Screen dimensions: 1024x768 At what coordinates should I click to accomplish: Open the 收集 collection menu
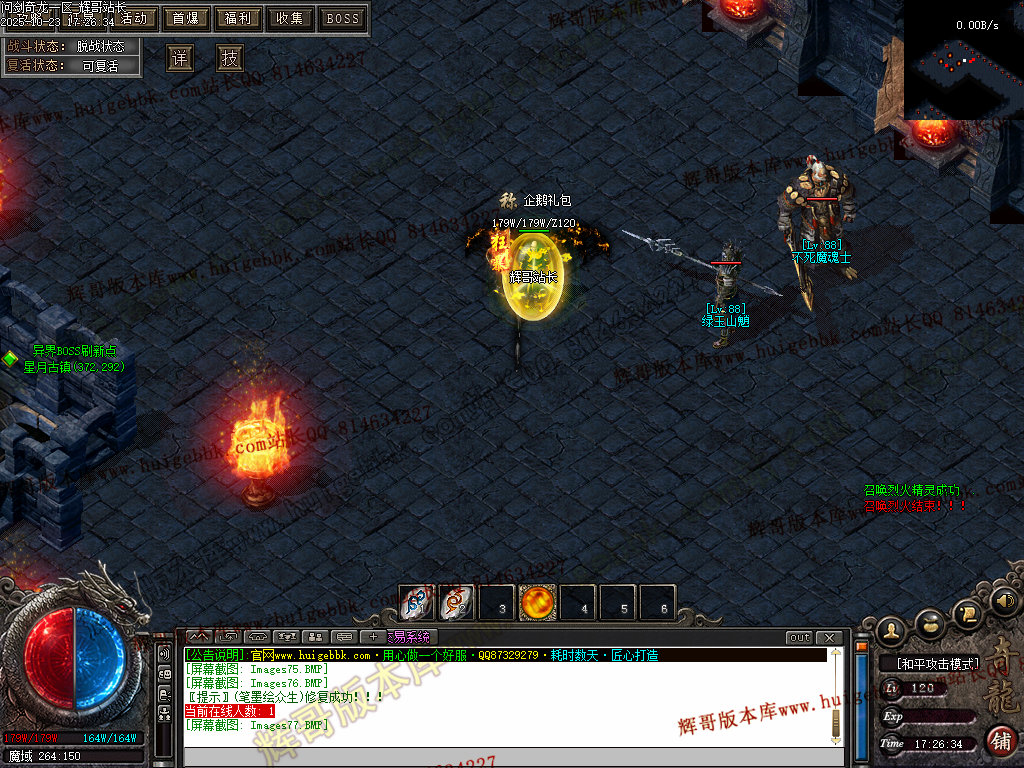tap(290, 18)
